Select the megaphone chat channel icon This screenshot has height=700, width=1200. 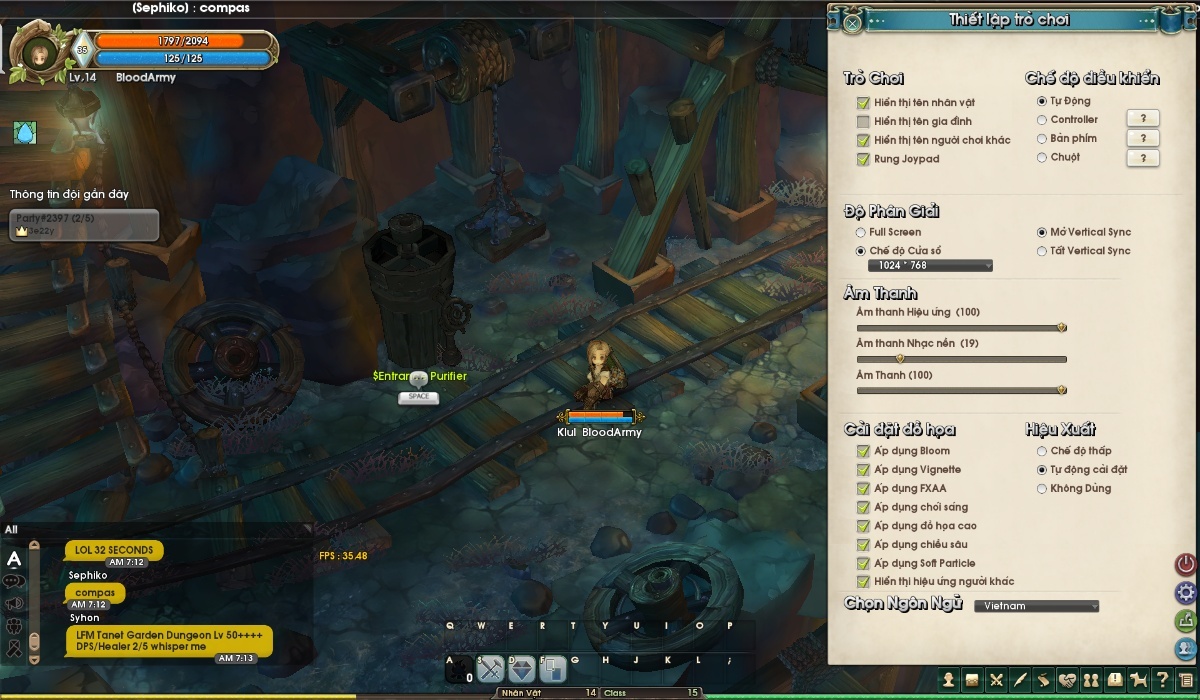(x=15, y=603)
